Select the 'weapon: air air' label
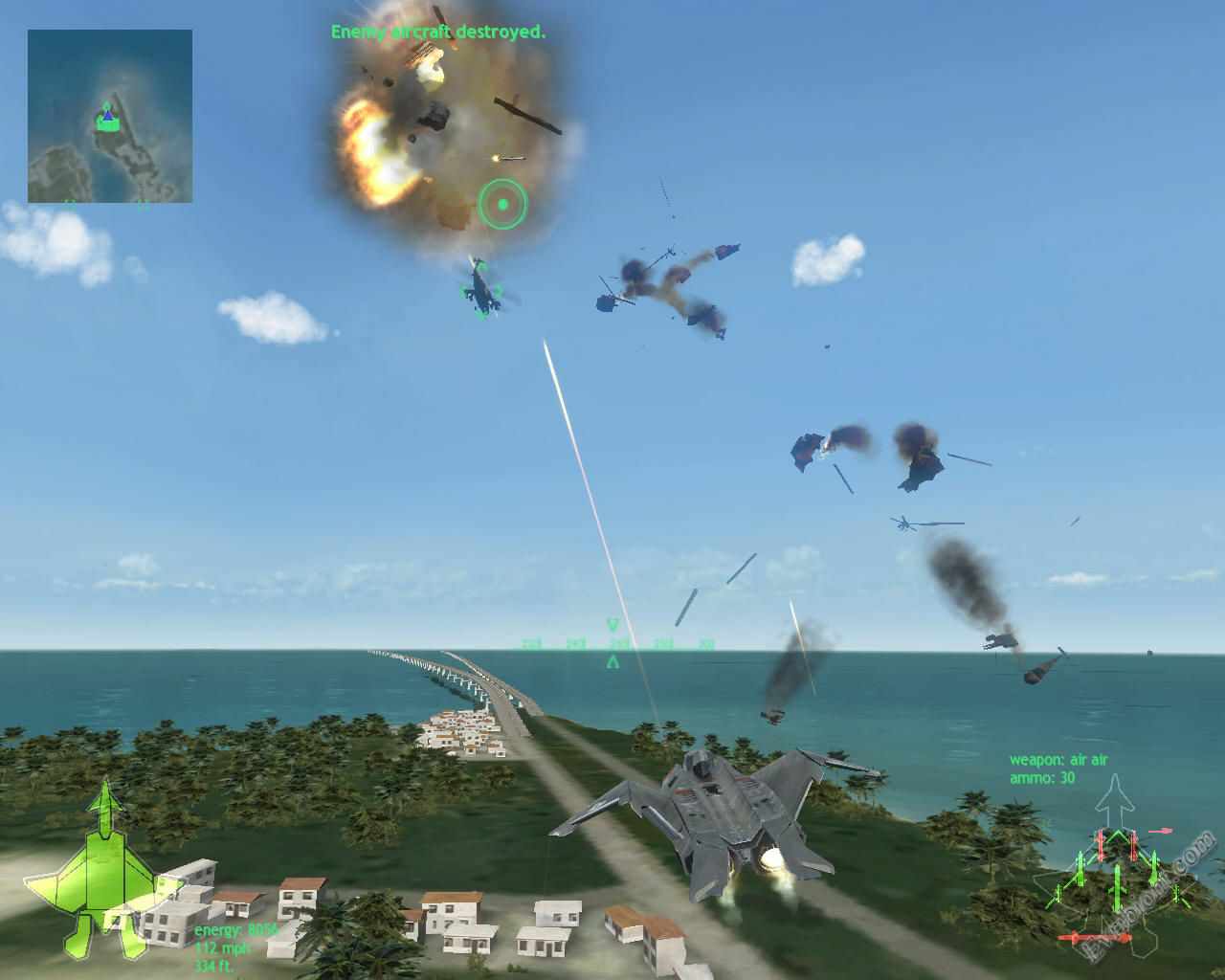This screenshot has height=980, width=1225. (1061, 759)
